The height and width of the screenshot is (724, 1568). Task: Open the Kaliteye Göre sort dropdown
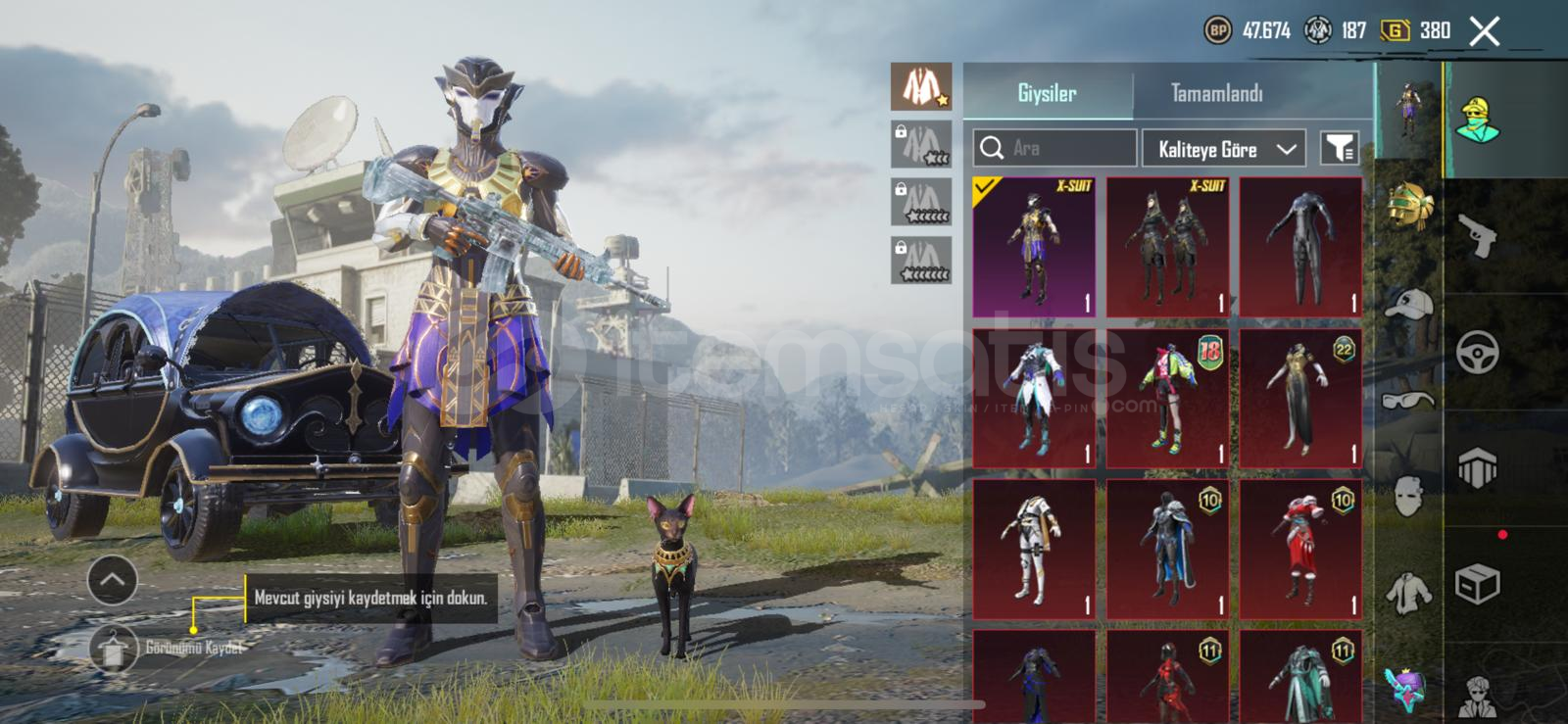1224,149
